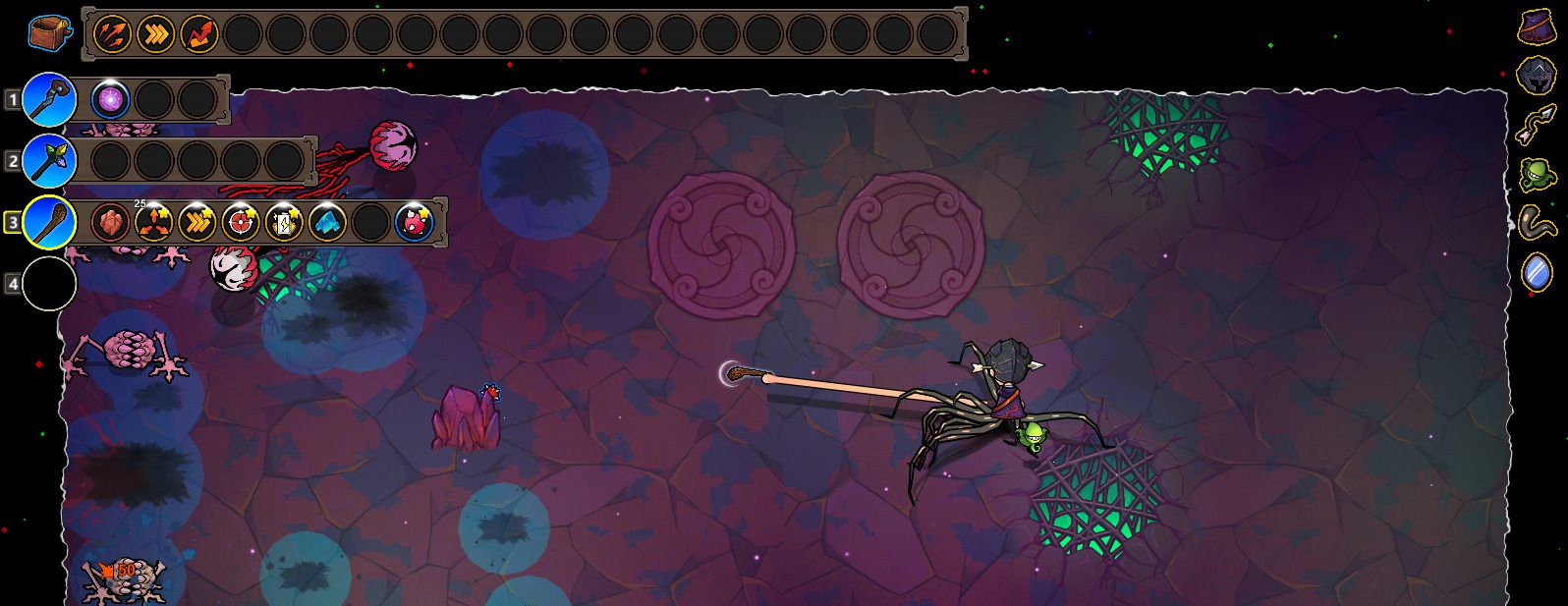The height and width of the screenshot is (606, 1568).
Task: Select wand one with the blue-gem staff
Action: click(x=49, y=99)
